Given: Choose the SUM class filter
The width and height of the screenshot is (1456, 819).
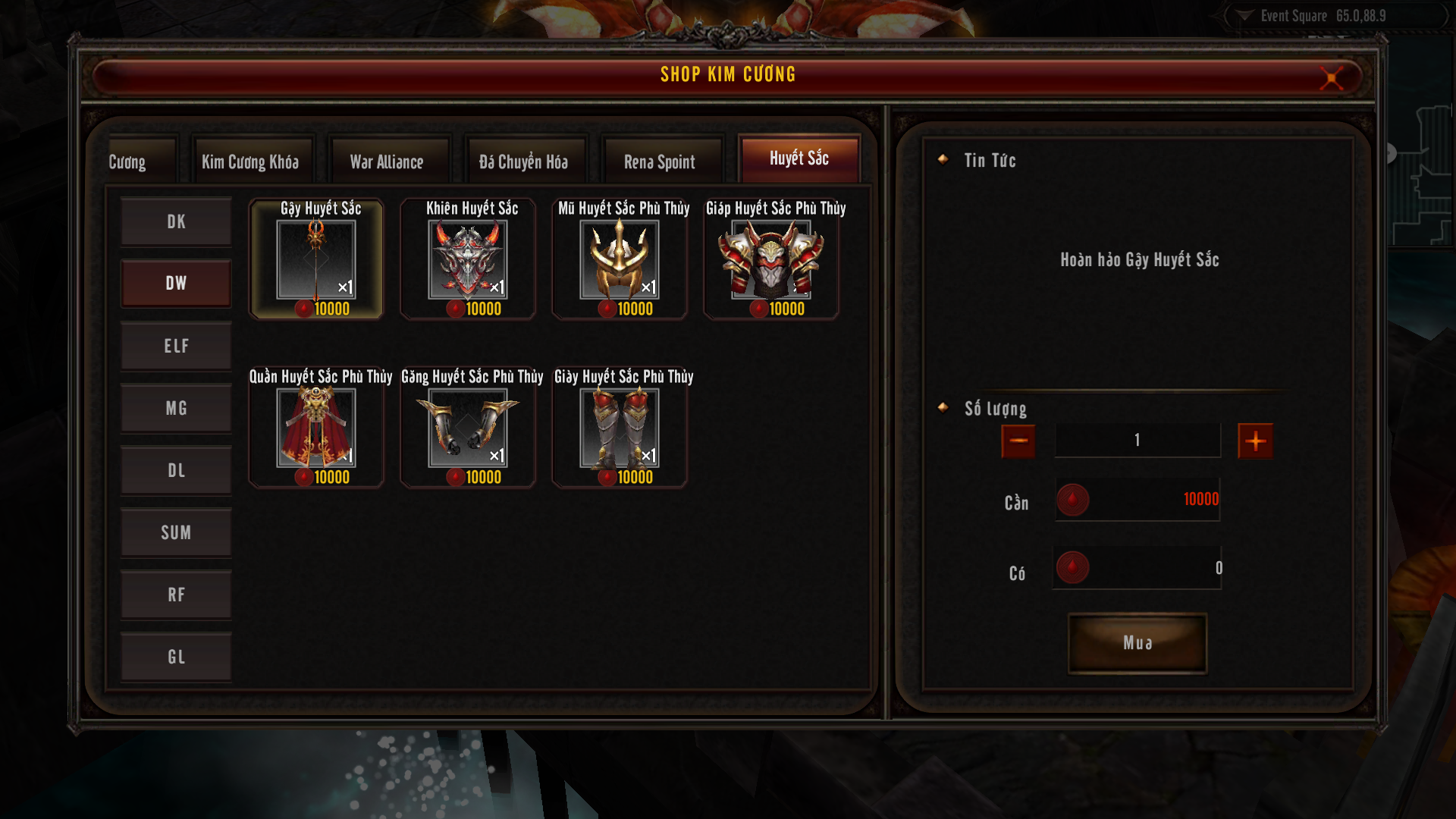Looking at the screenshot, I should pos(176,532).
